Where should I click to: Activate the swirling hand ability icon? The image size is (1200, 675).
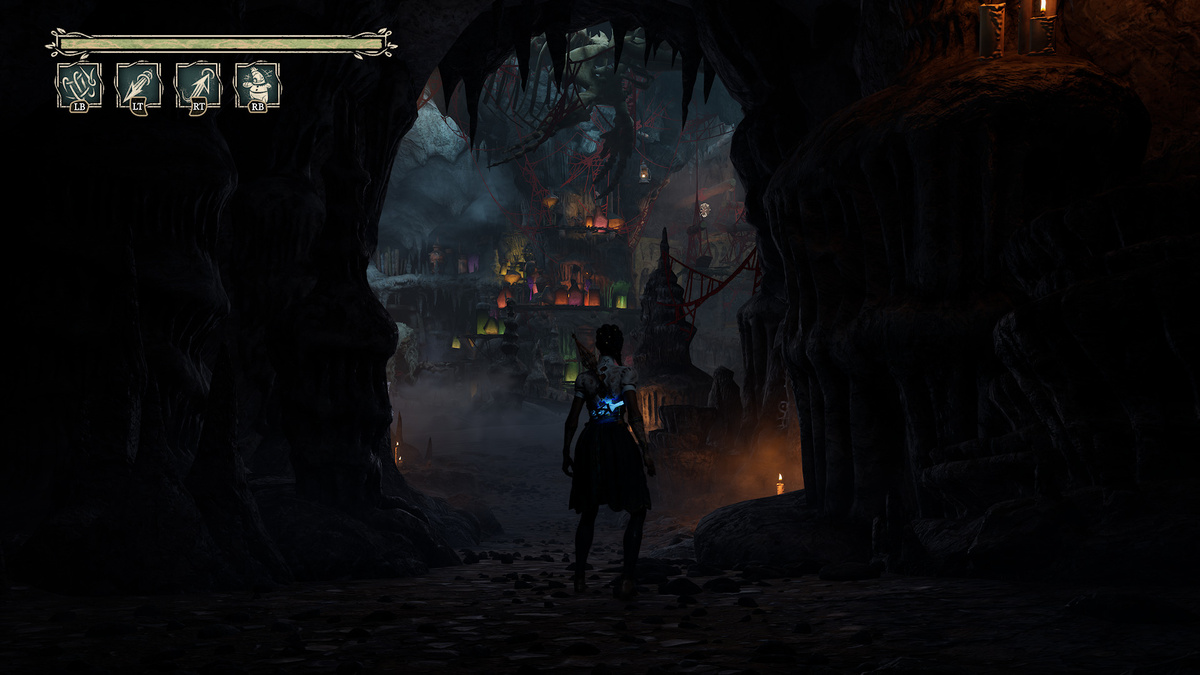tap(79, 85)
